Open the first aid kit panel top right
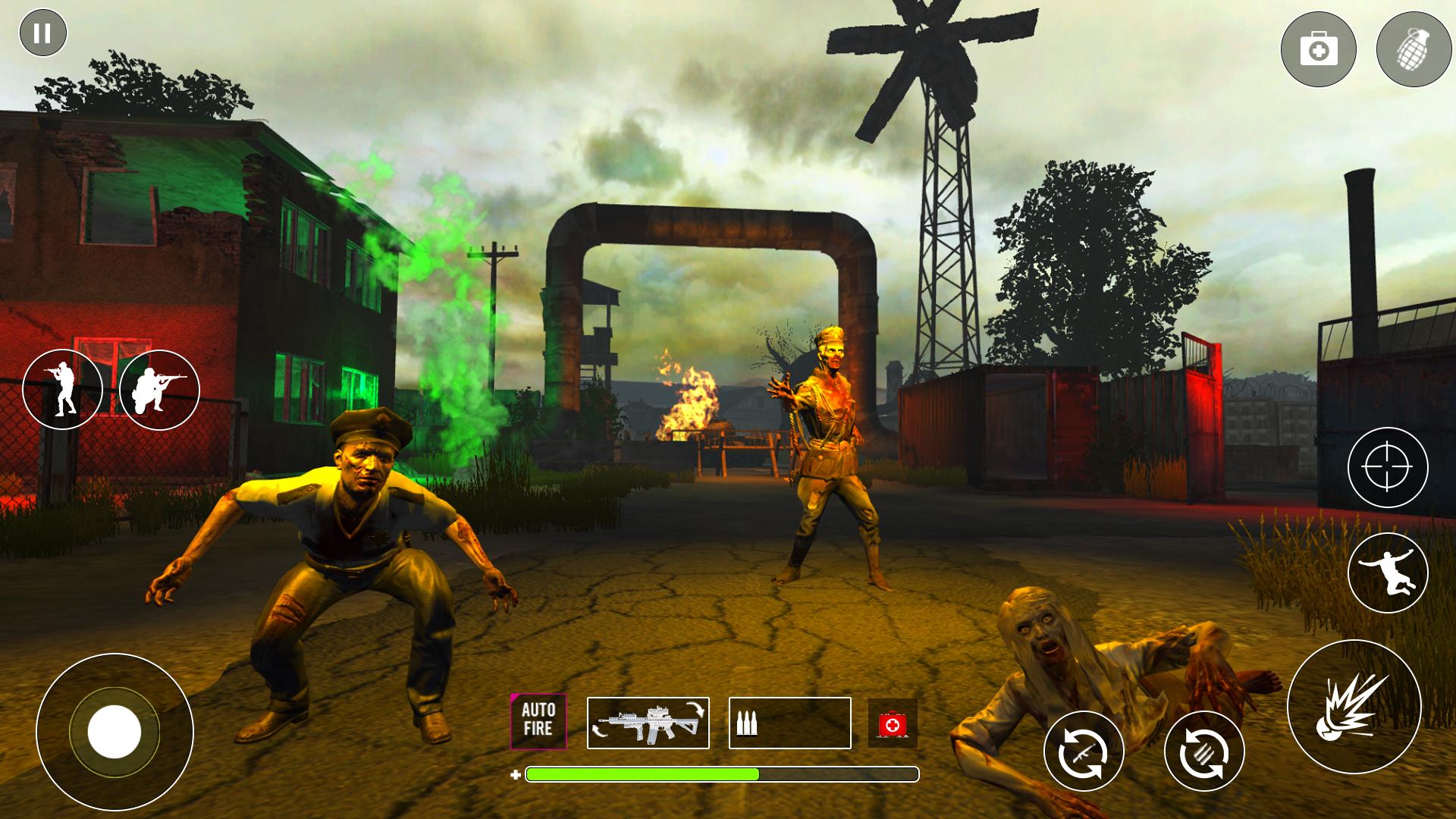Viewport: 1456px width, 819px height. click(1318, 48)
